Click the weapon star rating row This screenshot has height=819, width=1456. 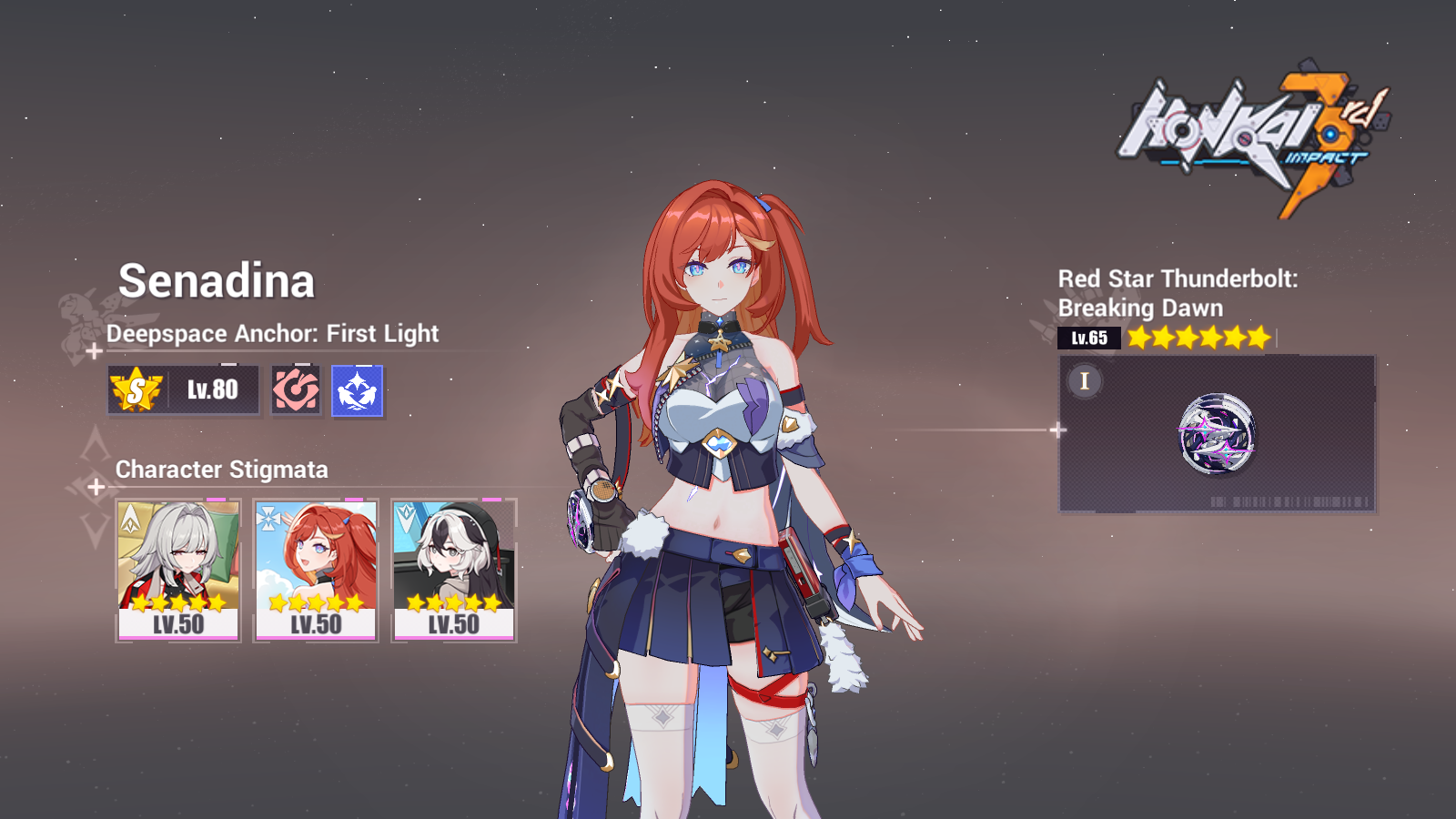pos(1197,337)
